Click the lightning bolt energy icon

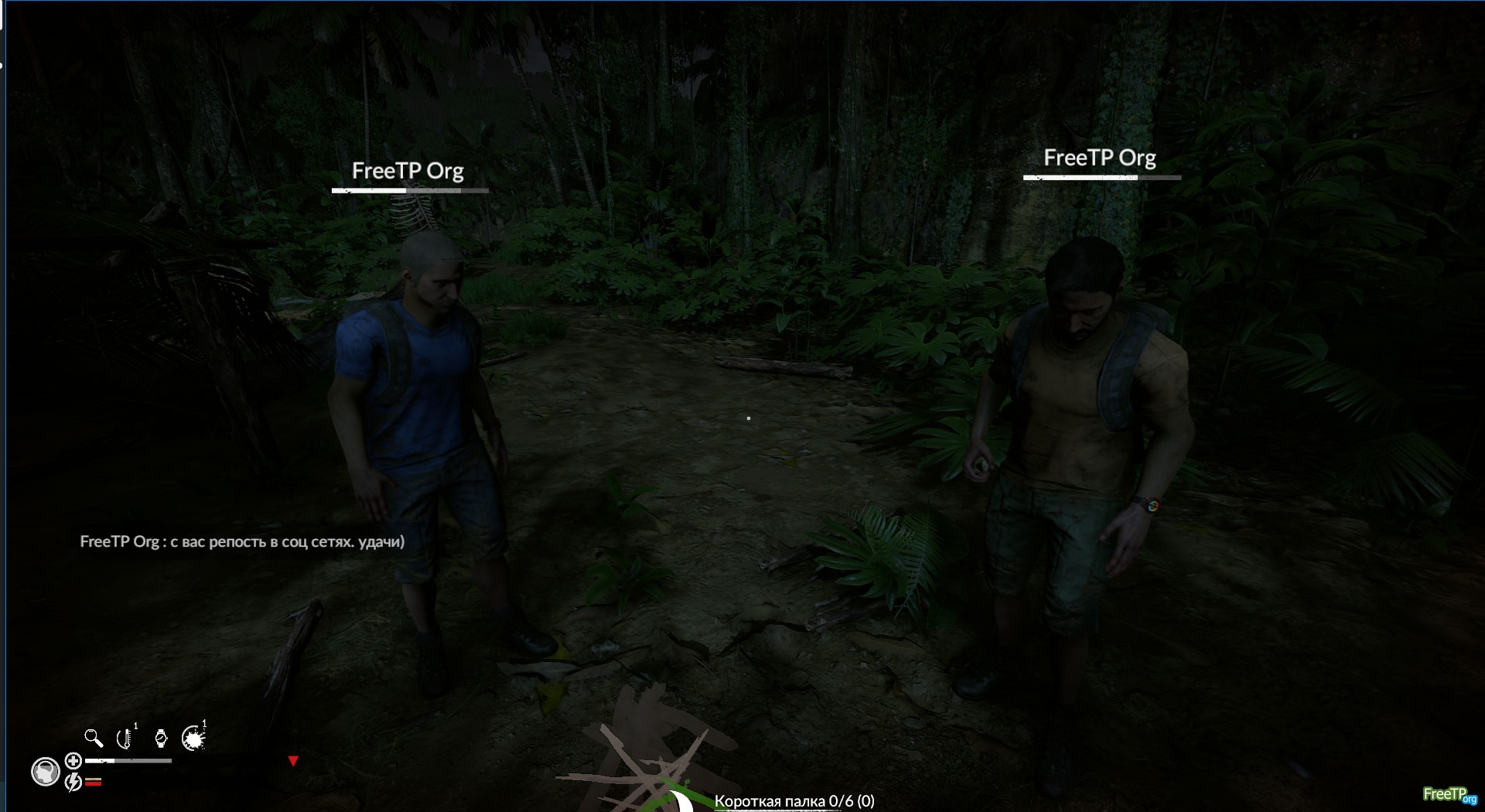(73, 783)
